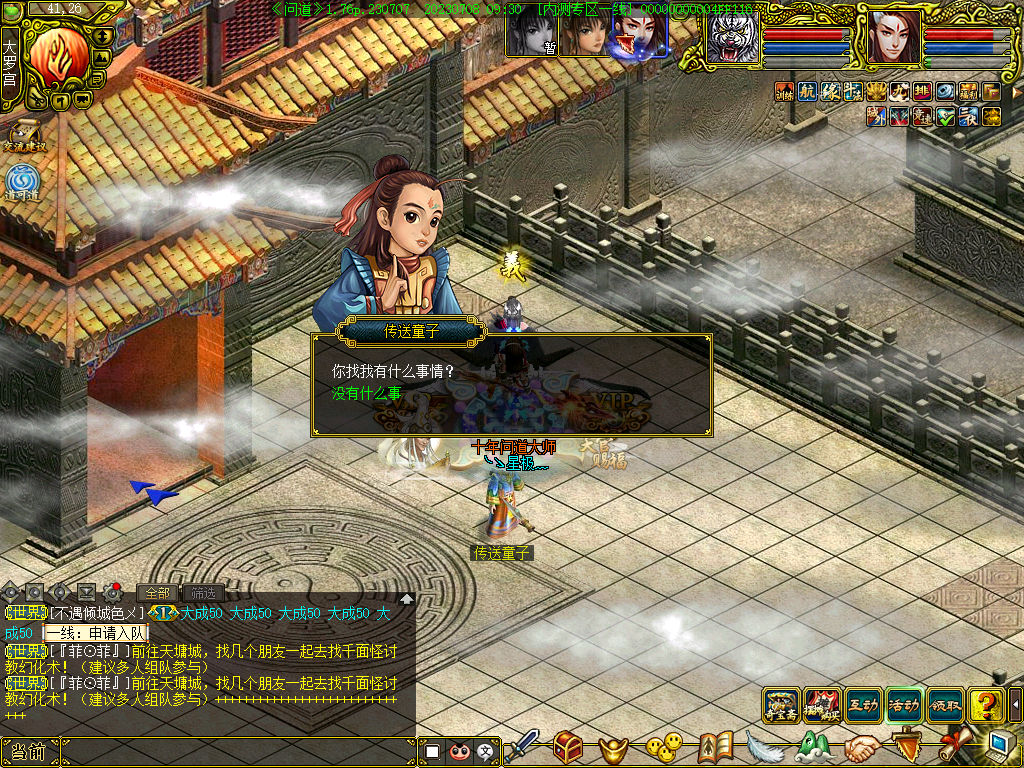
Task: Open the book icon in toolbar
Action: 715,747
